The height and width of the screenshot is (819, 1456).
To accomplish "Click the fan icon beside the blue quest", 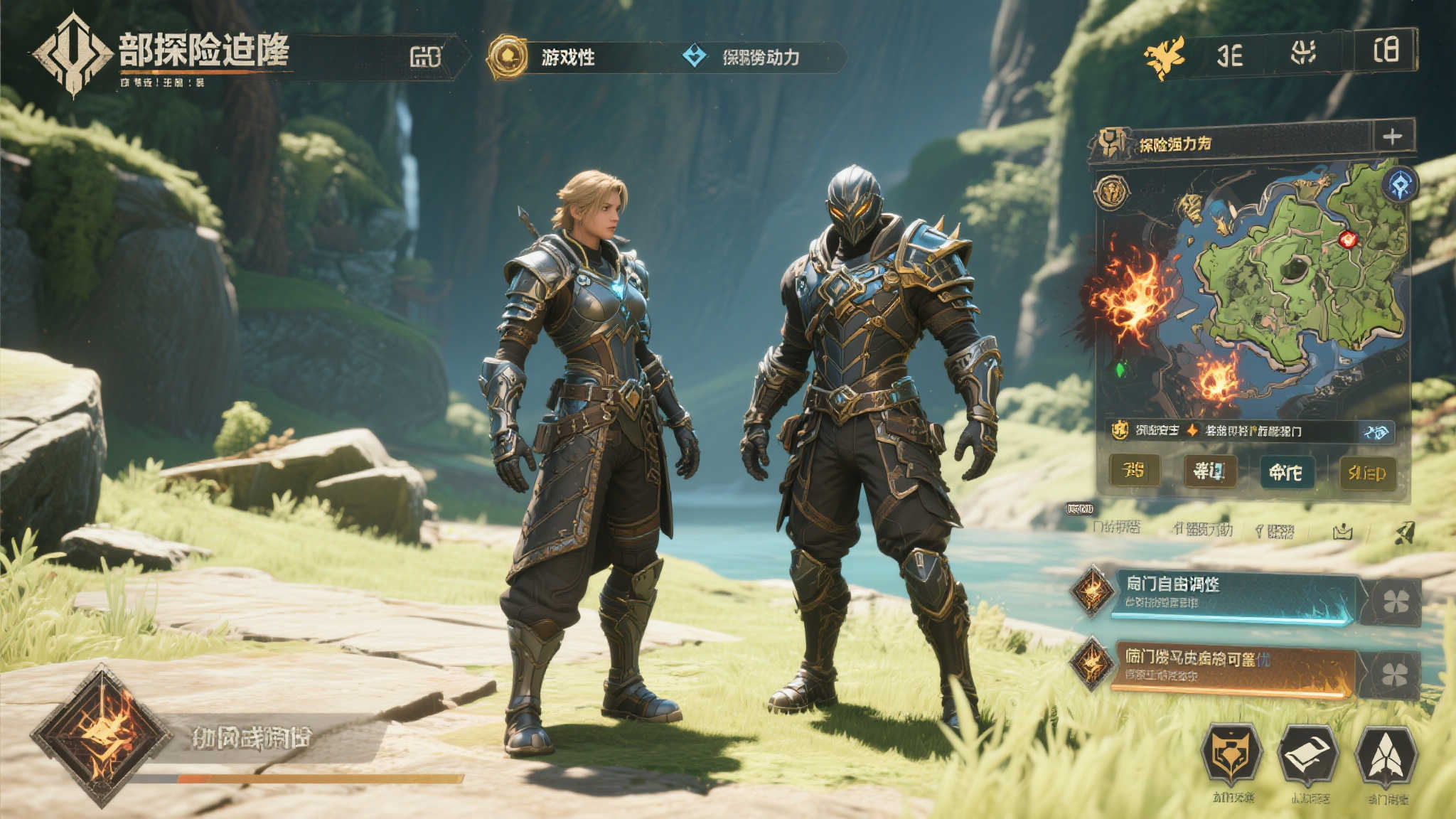I will tap(1396, 602).
